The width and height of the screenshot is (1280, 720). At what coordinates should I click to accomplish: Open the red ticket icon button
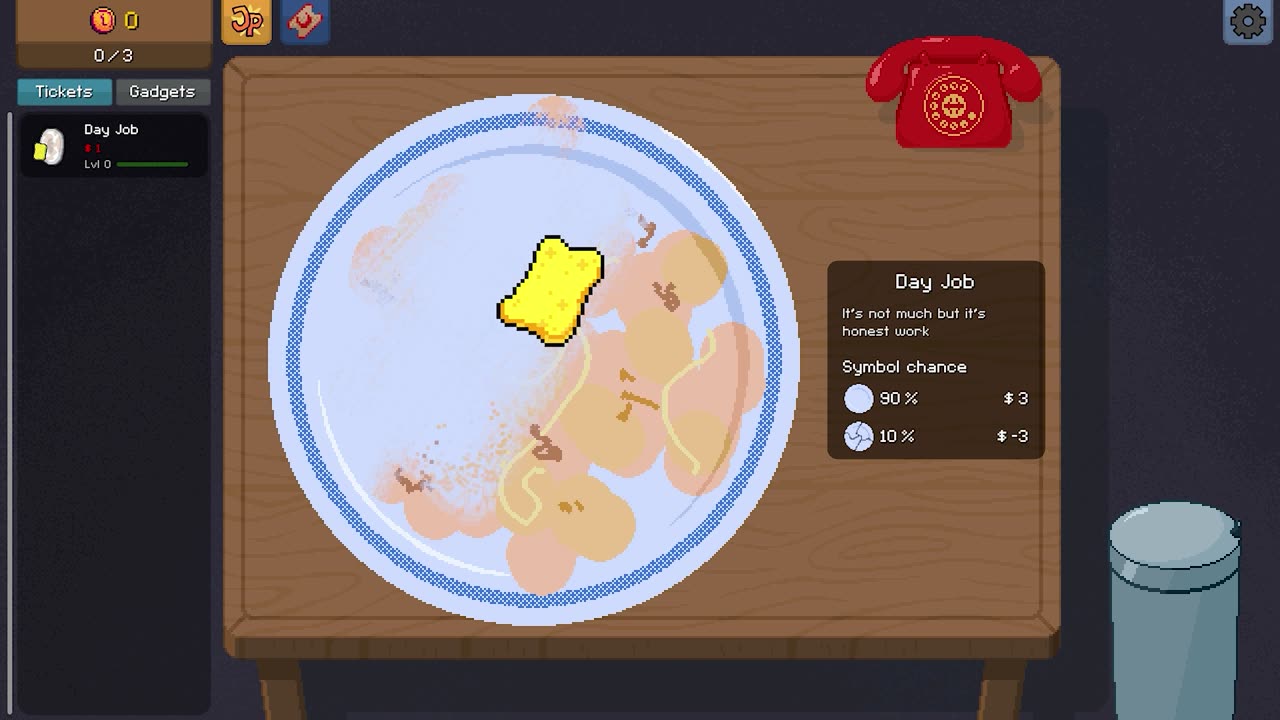click(304, 22)
